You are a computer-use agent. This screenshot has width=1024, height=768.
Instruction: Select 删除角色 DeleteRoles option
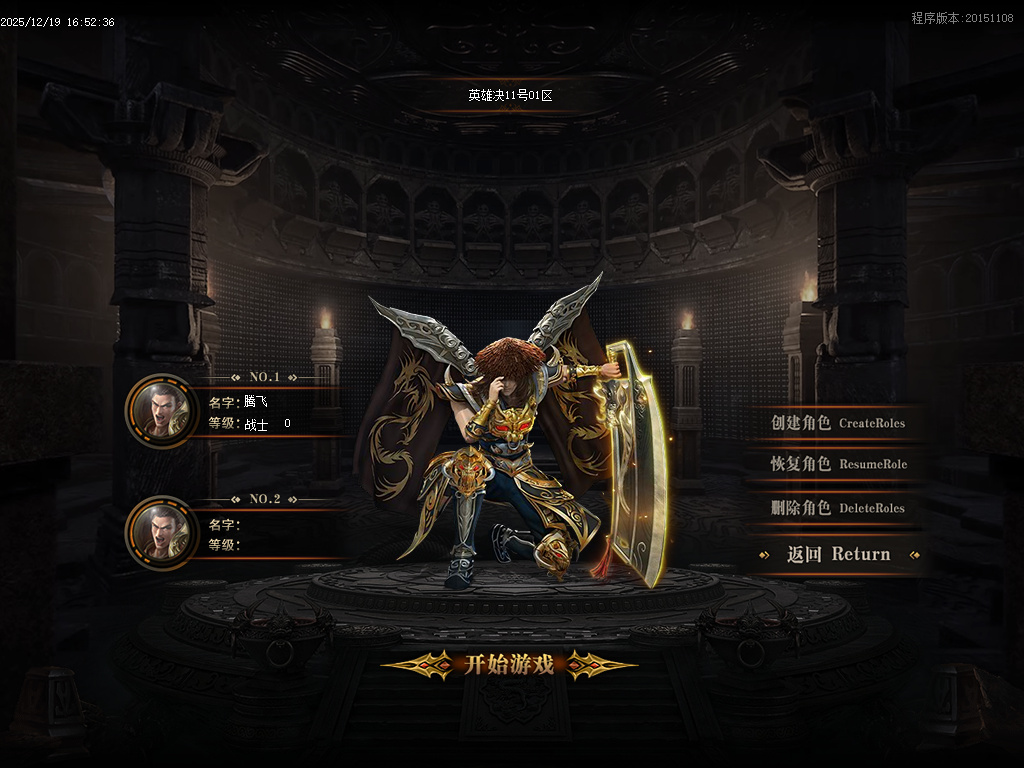(837, 508)
